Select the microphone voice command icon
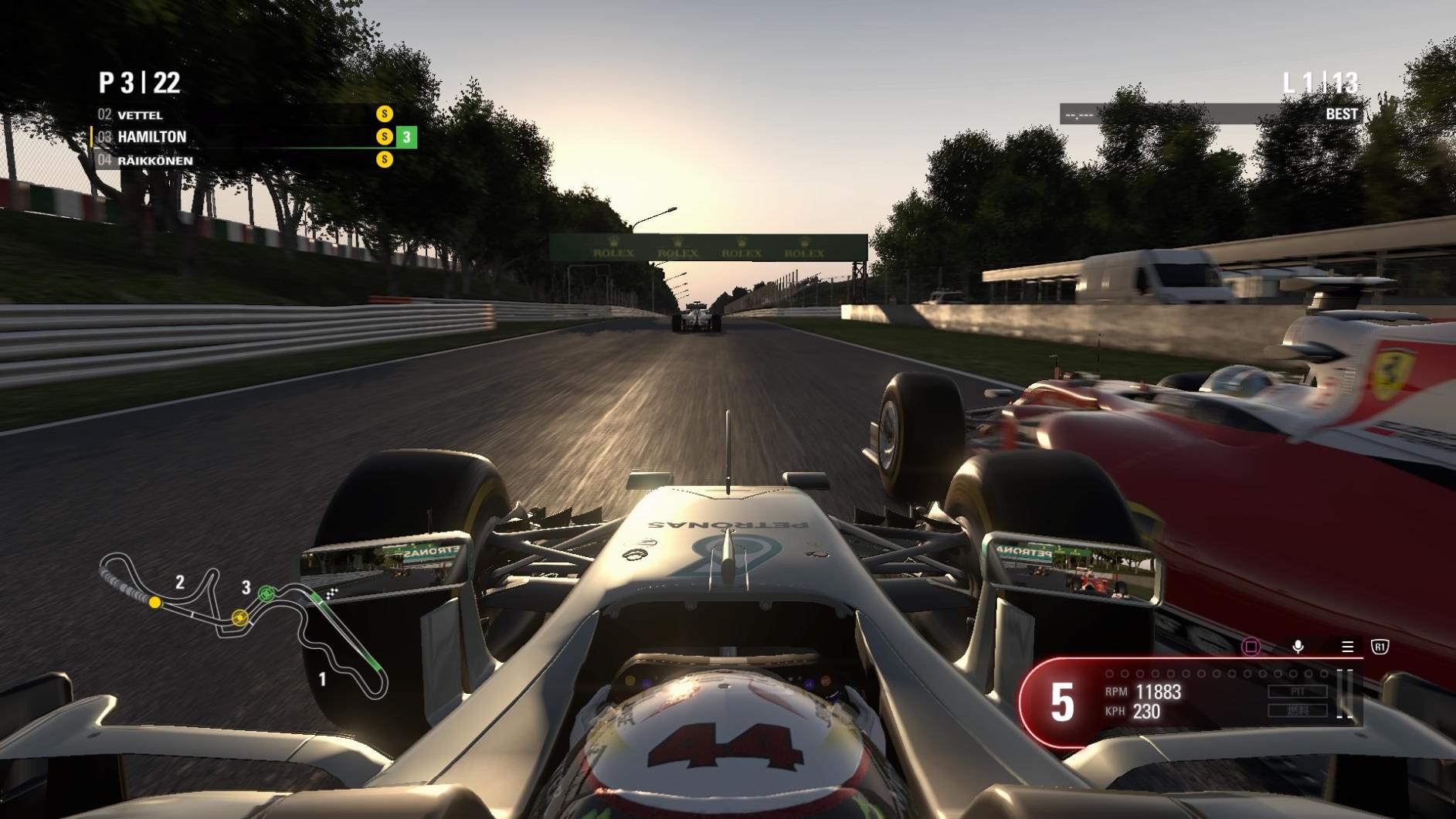Viewport: 1456px width, 819px height. (x=1298, y=646)
